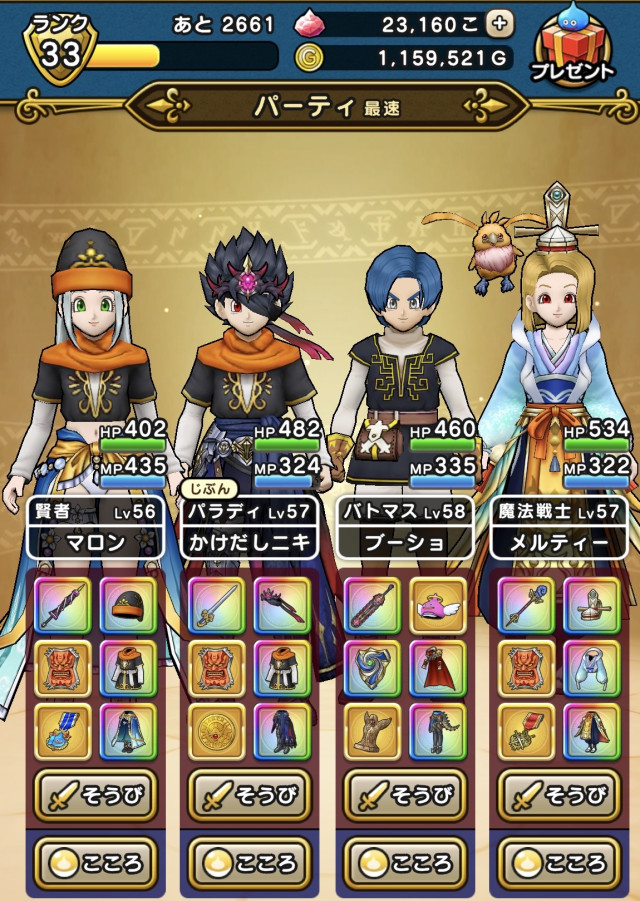Tap the plus button beside the gem count
Screen dimensions: 640x901
(x=498, y=24)
